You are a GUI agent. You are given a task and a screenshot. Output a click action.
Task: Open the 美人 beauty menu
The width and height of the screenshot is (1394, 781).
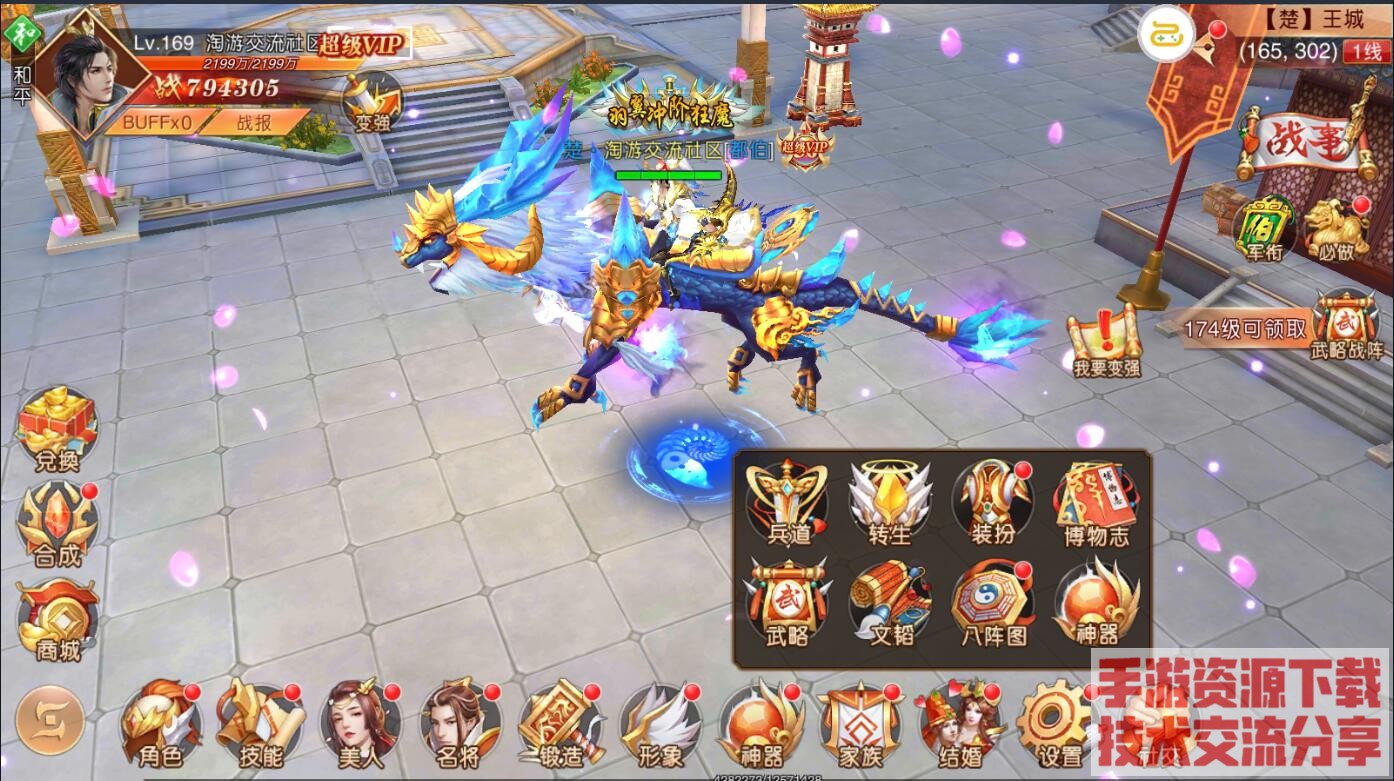click(358, 723)
